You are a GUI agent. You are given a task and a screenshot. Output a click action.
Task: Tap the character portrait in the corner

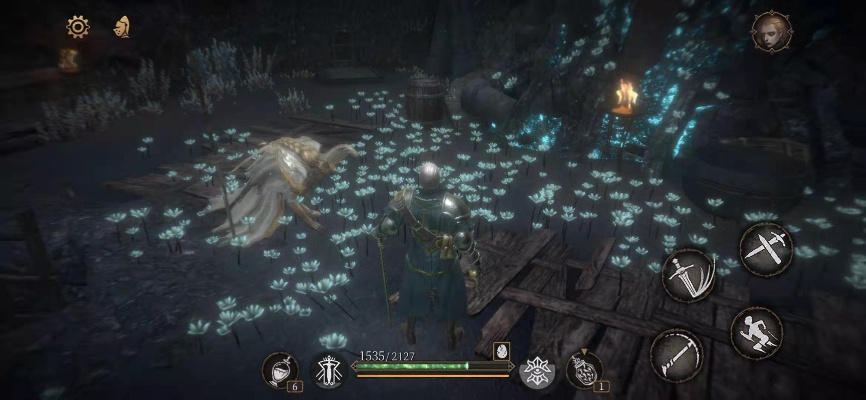click(x=770, y=32)
